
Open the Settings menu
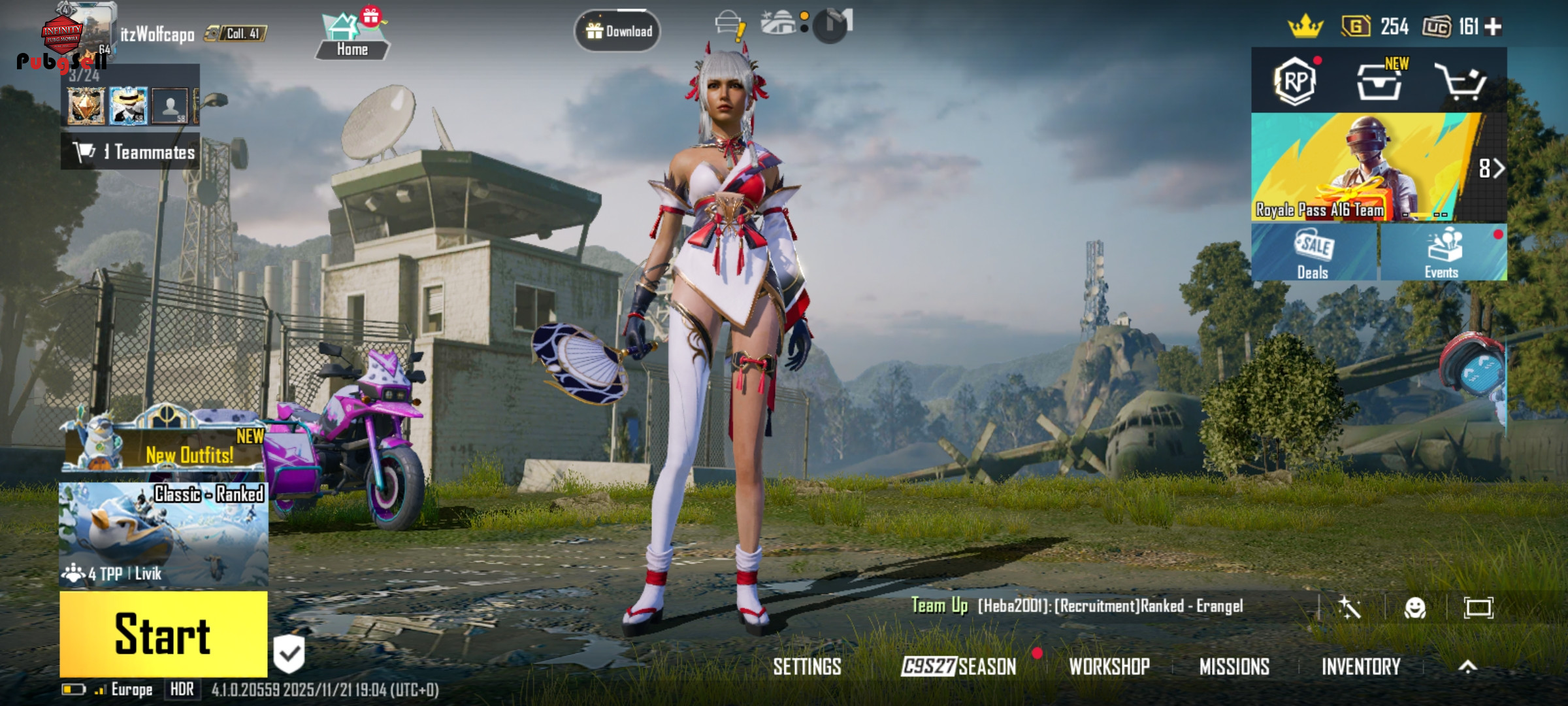click(x=807, y=666)
